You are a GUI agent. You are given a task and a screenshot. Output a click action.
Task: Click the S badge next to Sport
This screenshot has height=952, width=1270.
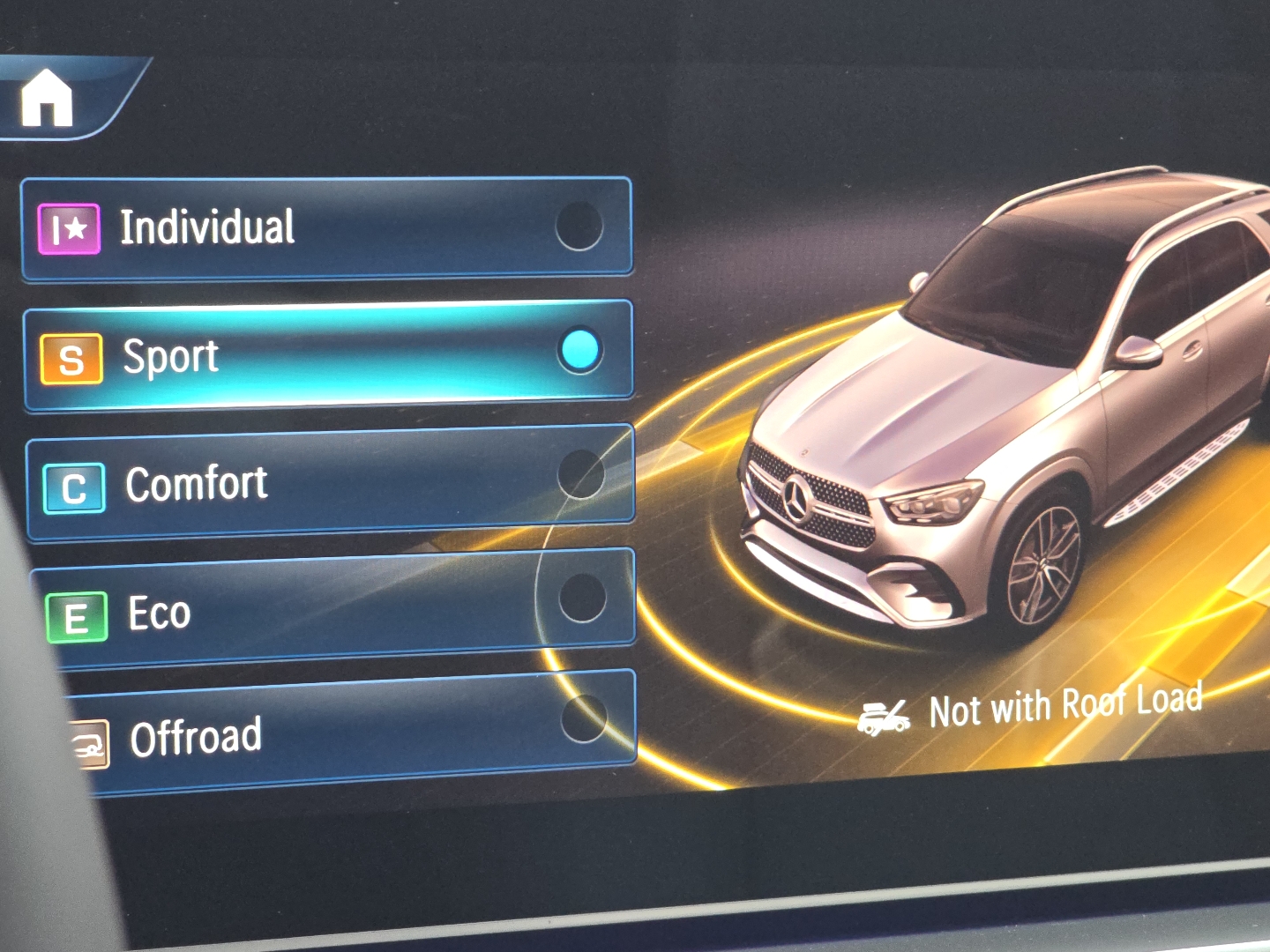click(x=71, y=358)
